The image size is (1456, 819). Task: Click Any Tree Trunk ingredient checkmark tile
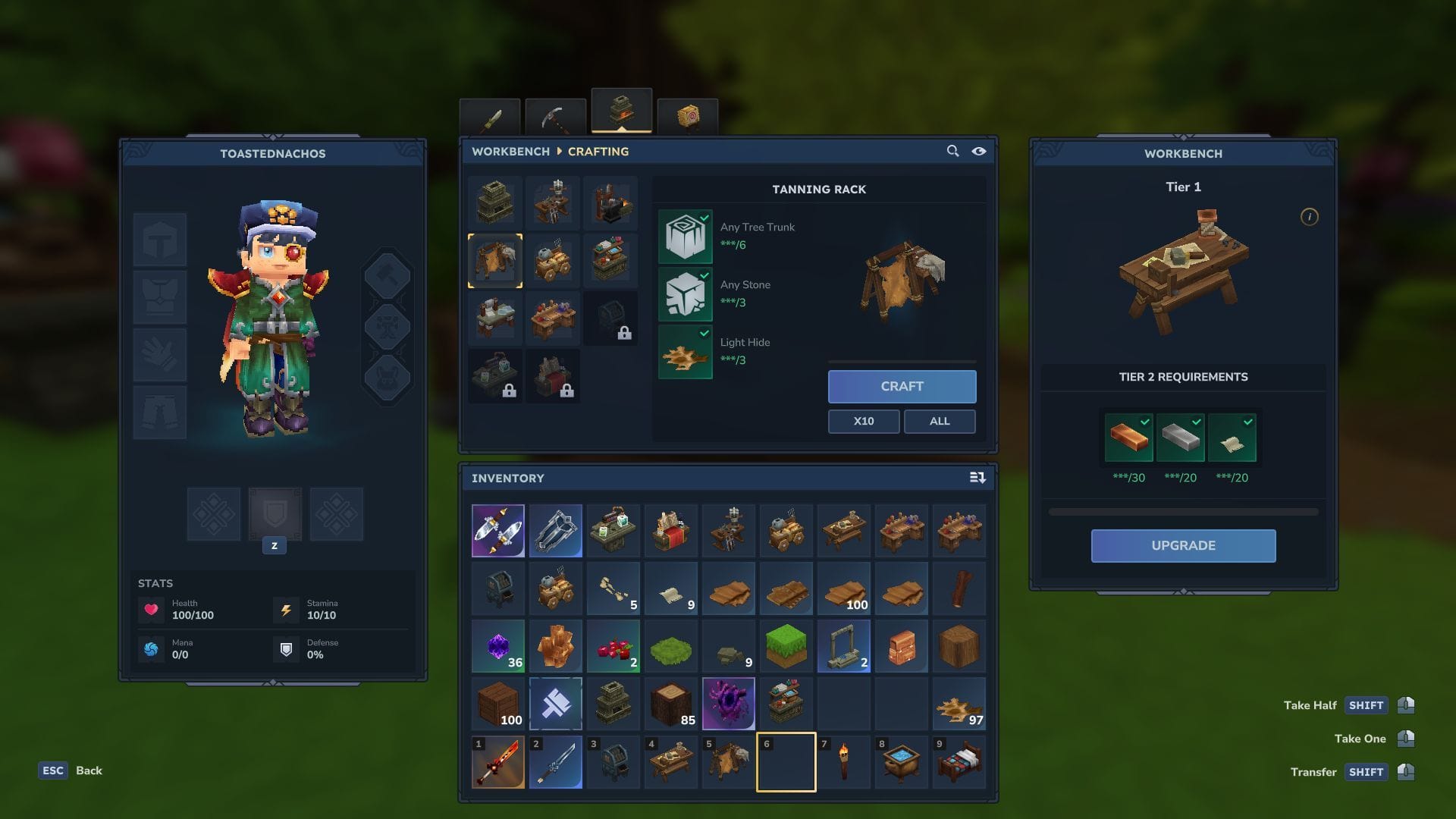coord(685,236)
